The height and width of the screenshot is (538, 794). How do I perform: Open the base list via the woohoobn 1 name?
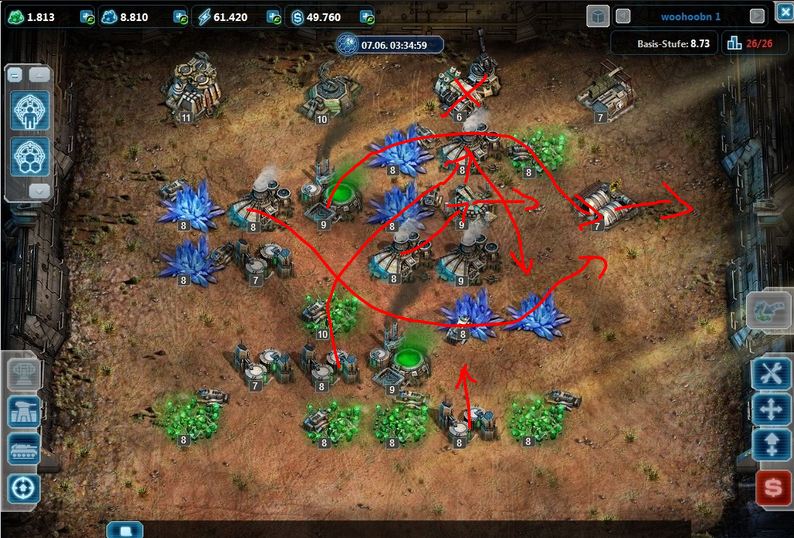[x=691, y=17]
